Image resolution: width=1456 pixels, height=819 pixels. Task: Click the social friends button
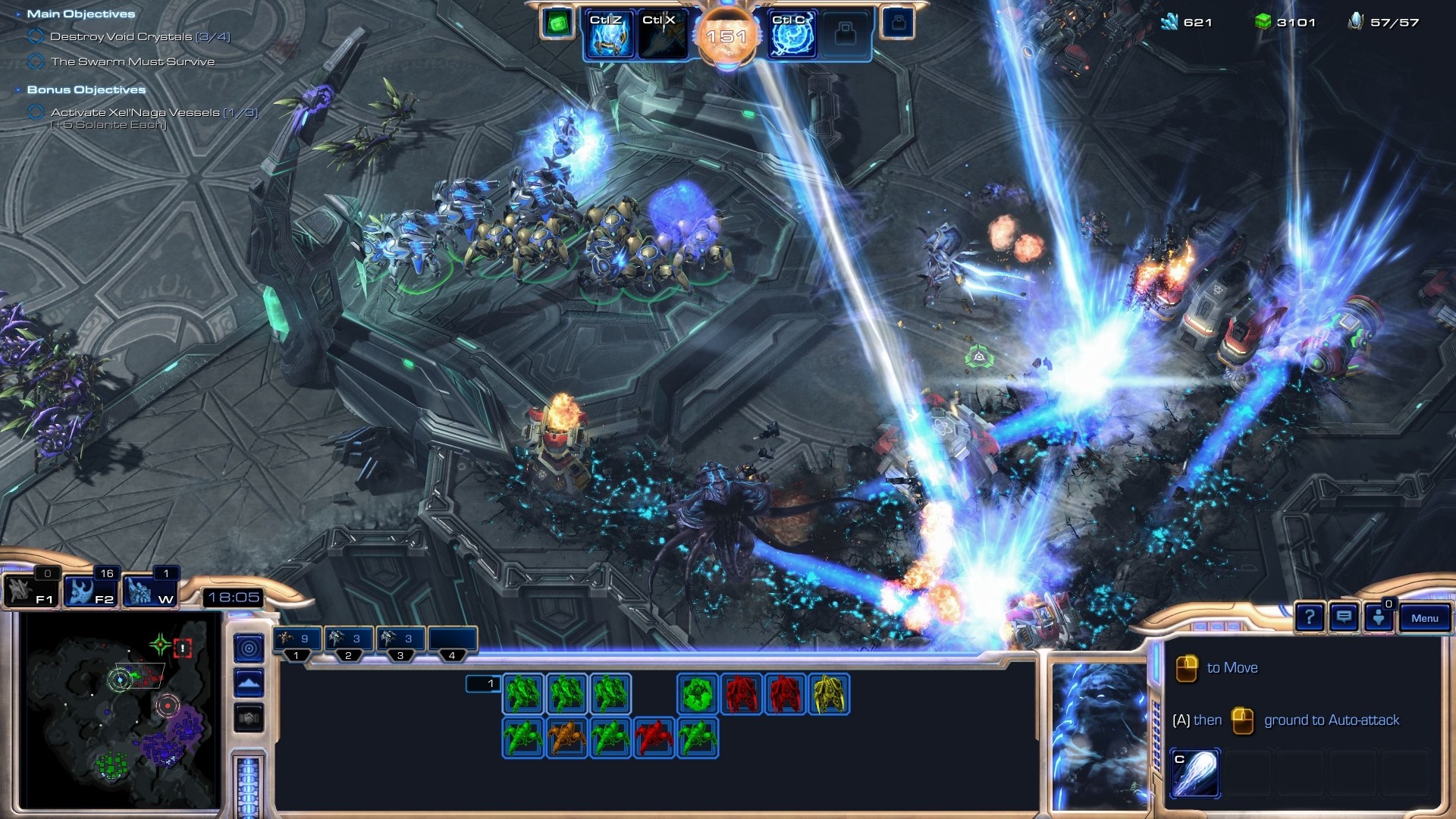1379,618
